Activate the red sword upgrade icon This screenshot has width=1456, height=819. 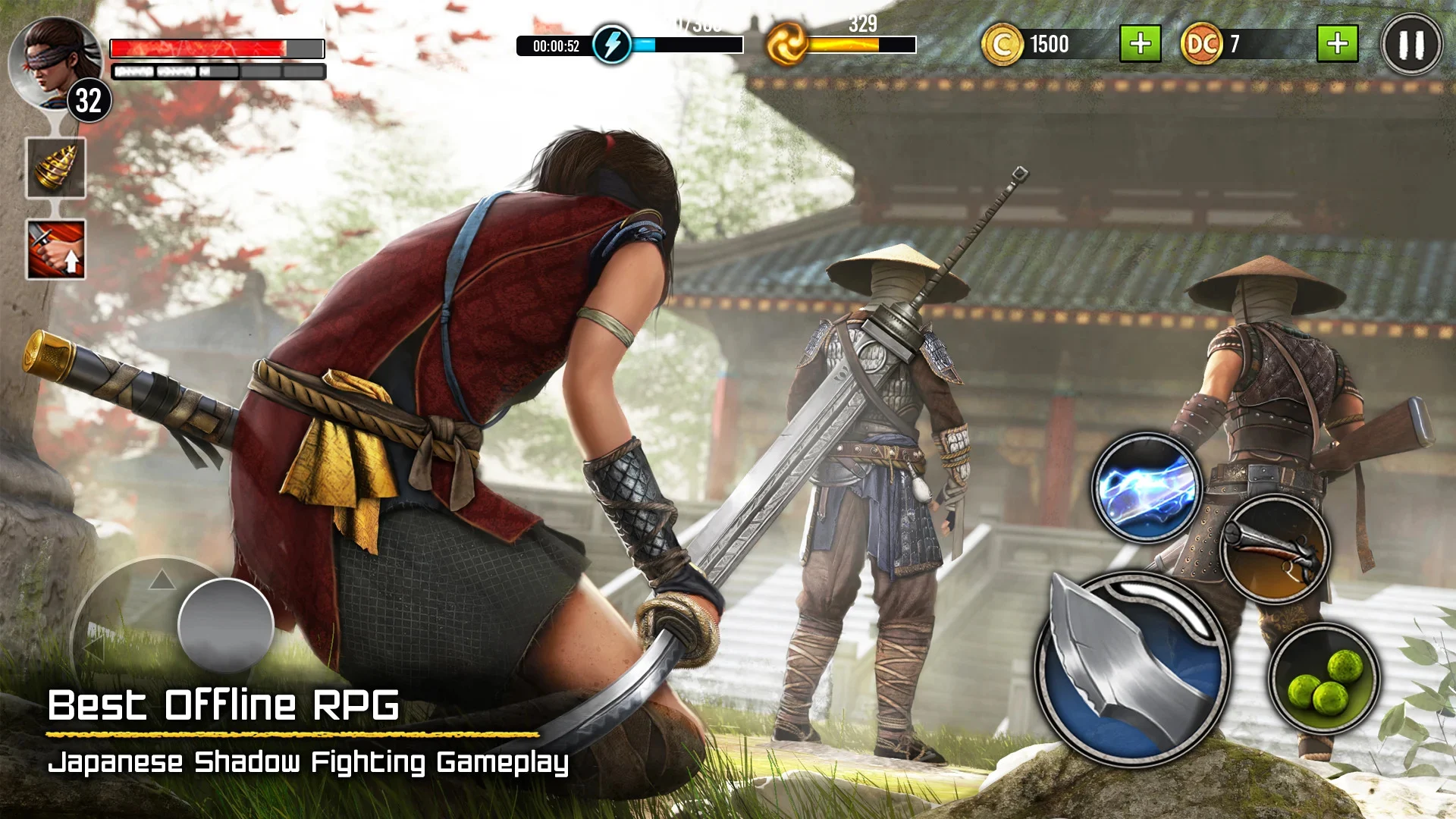56,249
